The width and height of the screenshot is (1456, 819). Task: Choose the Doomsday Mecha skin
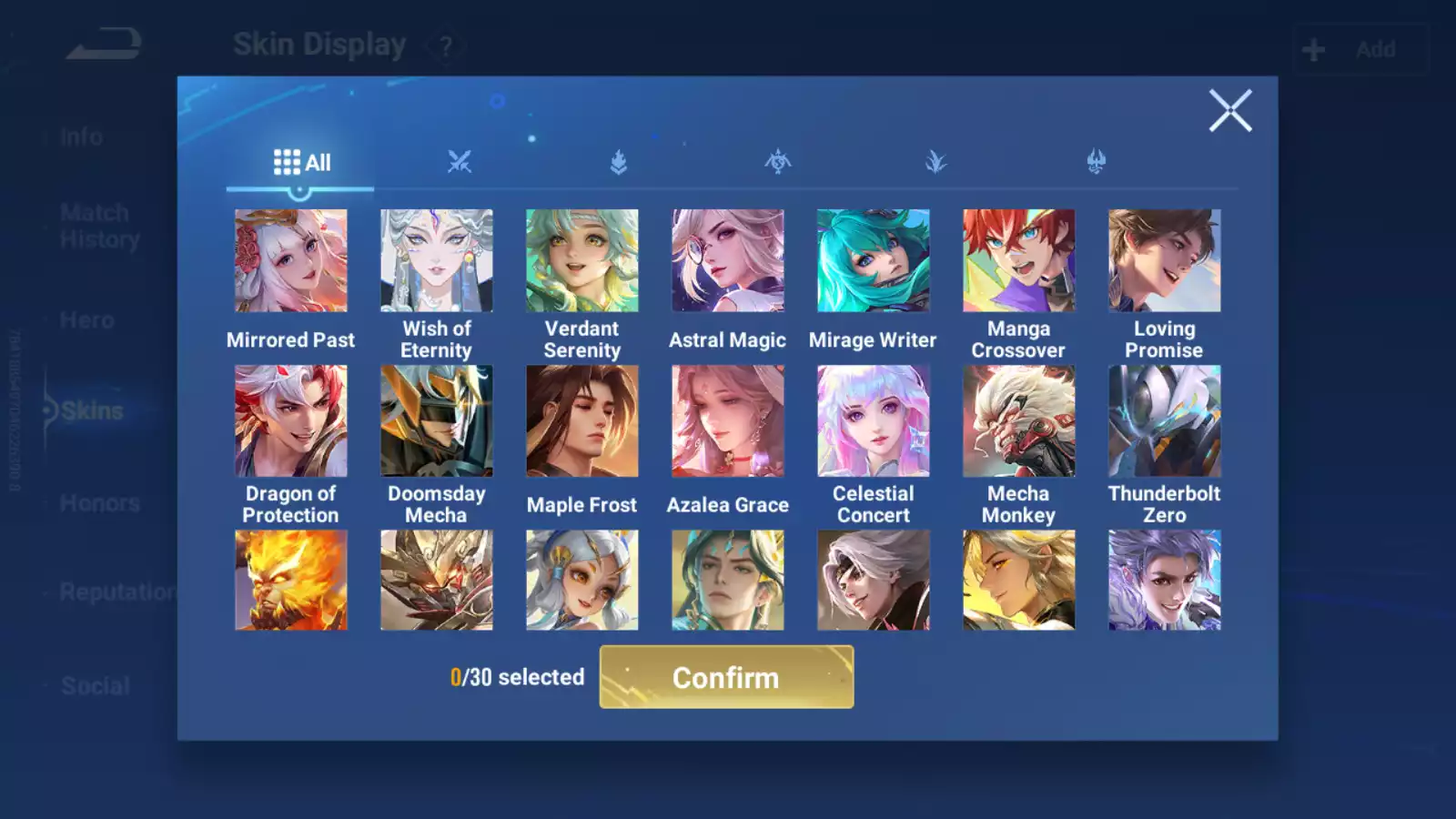click(436, 421)
